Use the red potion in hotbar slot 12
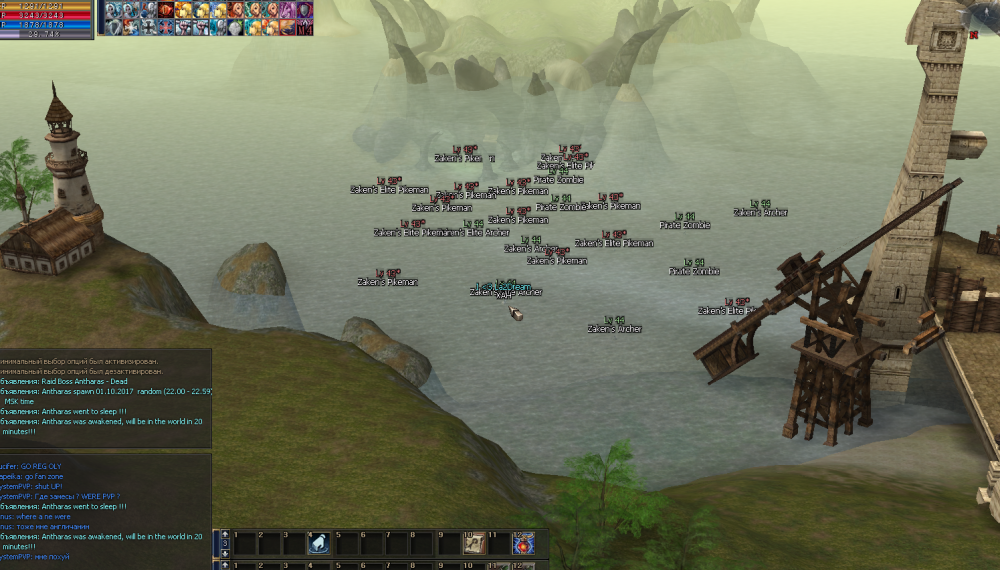Image resolution: width=1000 pixels, height=570 pixels. pos(523,543)
